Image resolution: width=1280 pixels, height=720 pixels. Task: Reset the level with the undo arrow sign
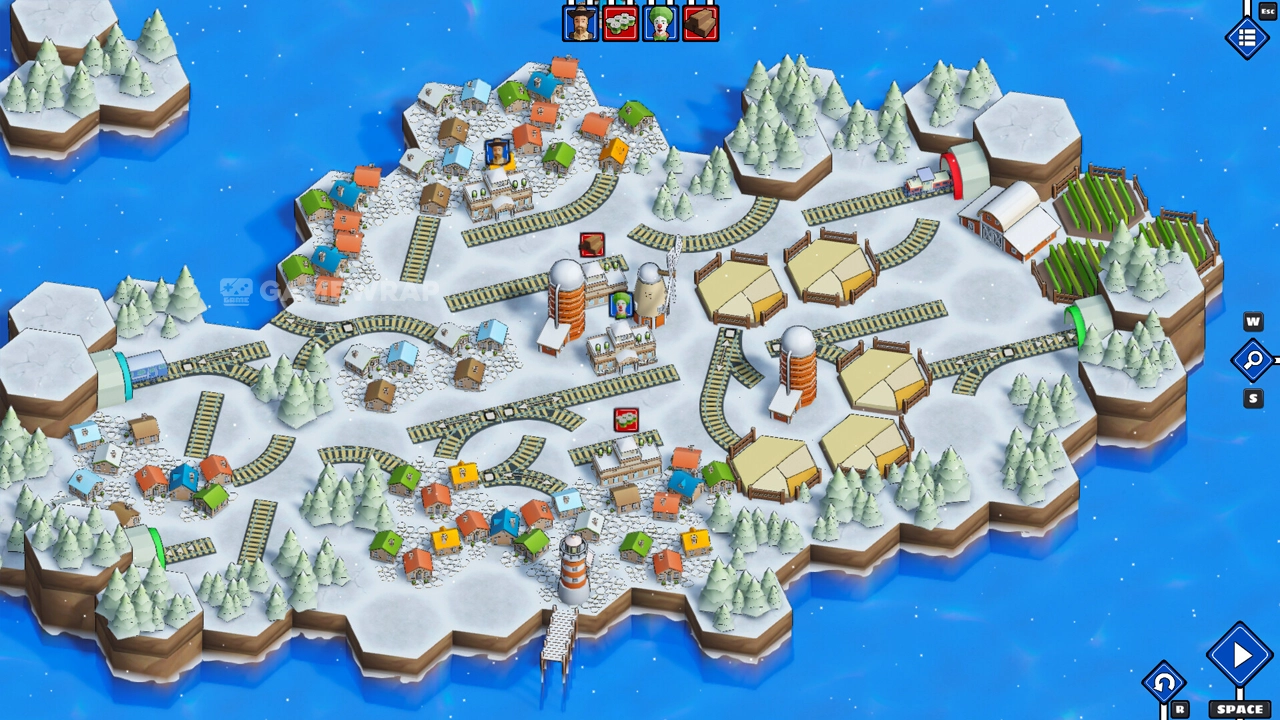pyautogui.click(x=1163, y=684)
